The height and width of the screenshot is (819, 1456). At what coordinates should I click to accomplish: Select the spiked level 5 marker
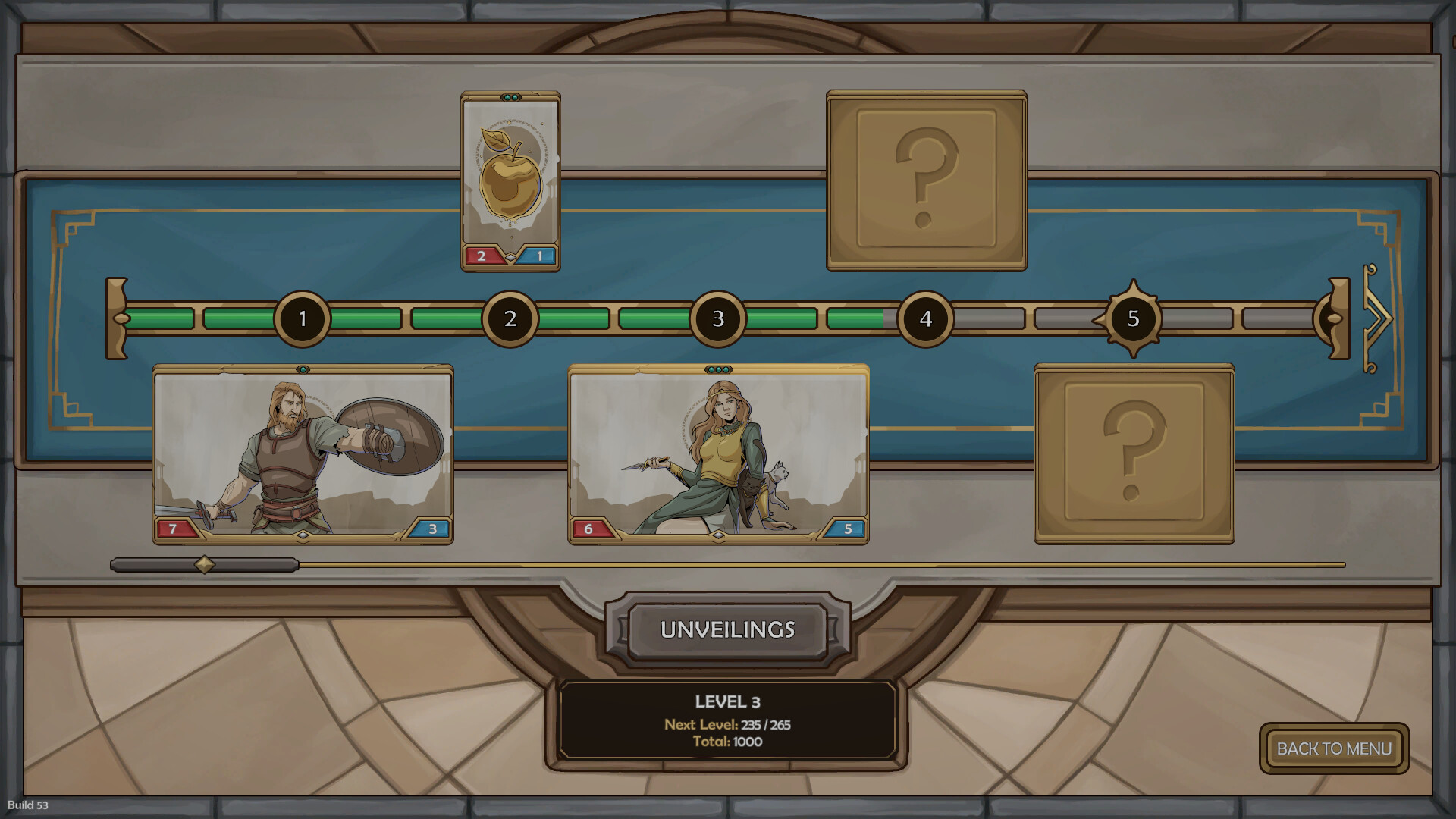pyautogui.click(x=1133, y=318)
